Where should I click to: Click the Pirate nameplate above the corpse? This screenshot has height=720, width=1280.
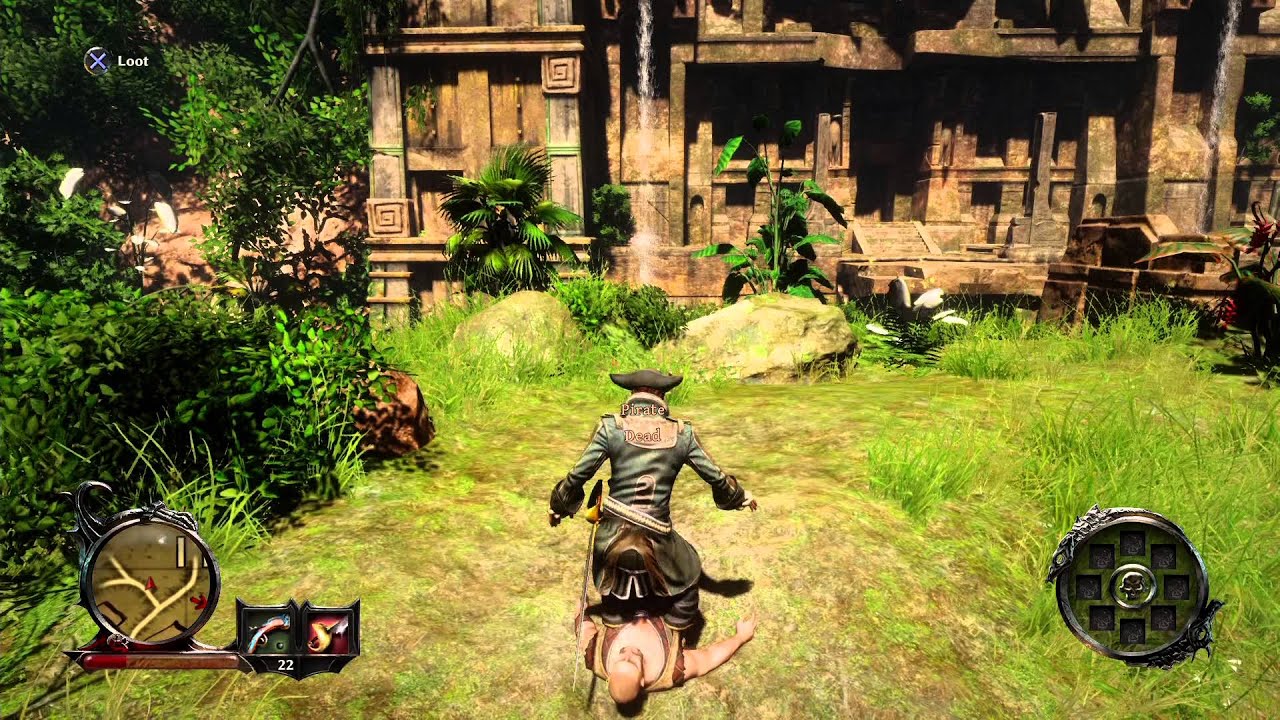pos(644,409)
